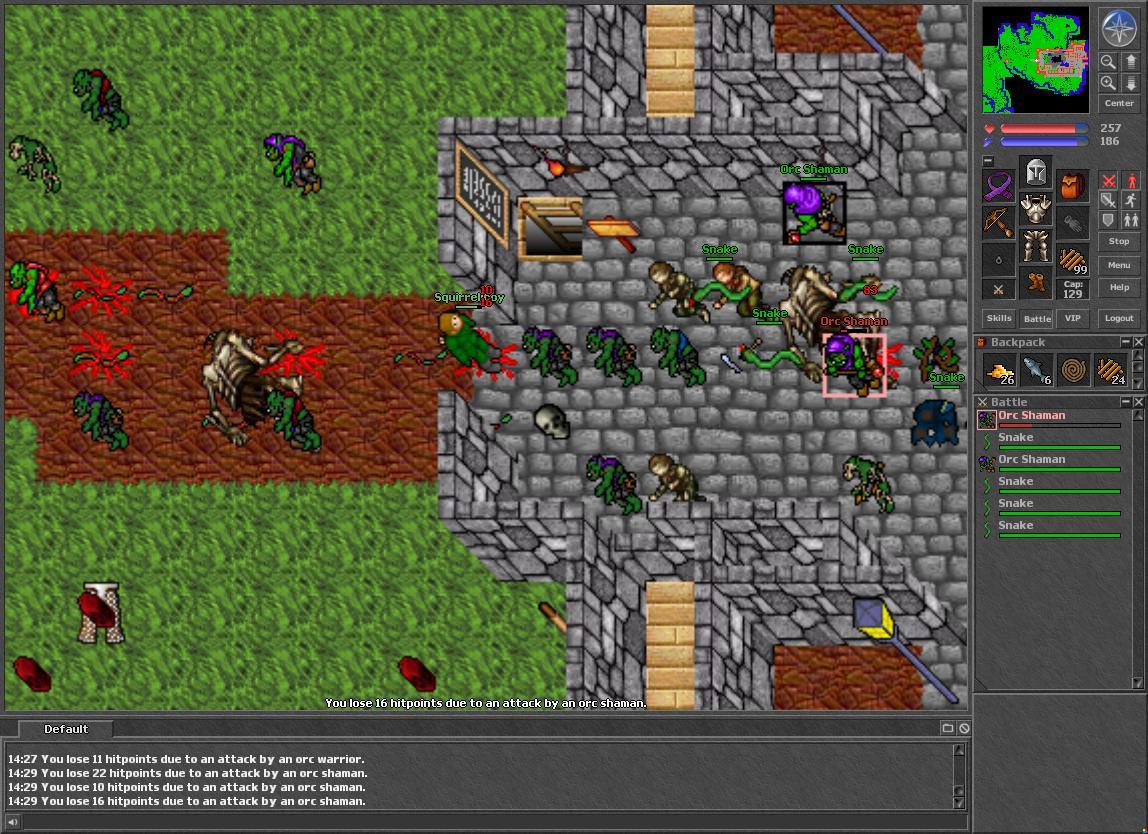Open the VIP list
1148x834 pixels.
1073,318
